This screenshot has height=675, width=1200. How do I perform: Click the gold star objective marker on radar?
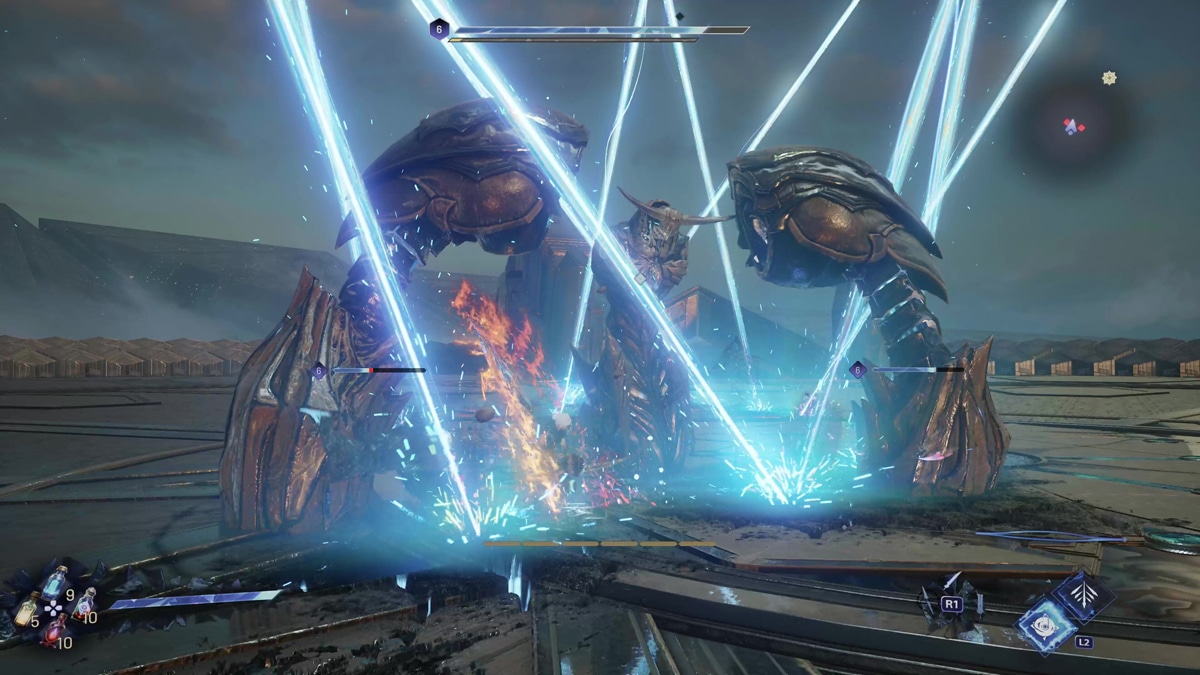[1109, 77]
